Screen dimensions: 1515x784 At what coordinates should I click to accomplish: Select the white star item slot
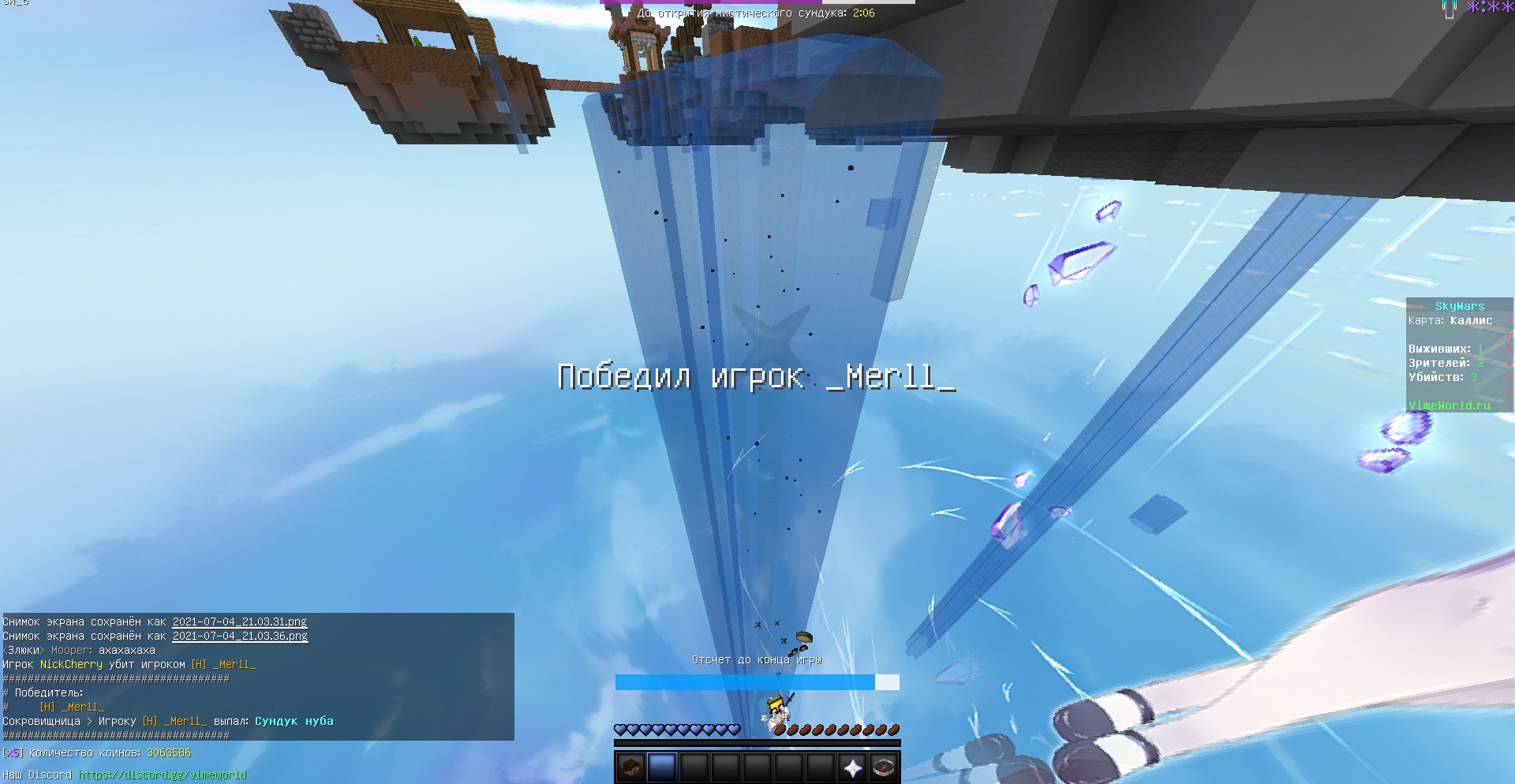852,767
